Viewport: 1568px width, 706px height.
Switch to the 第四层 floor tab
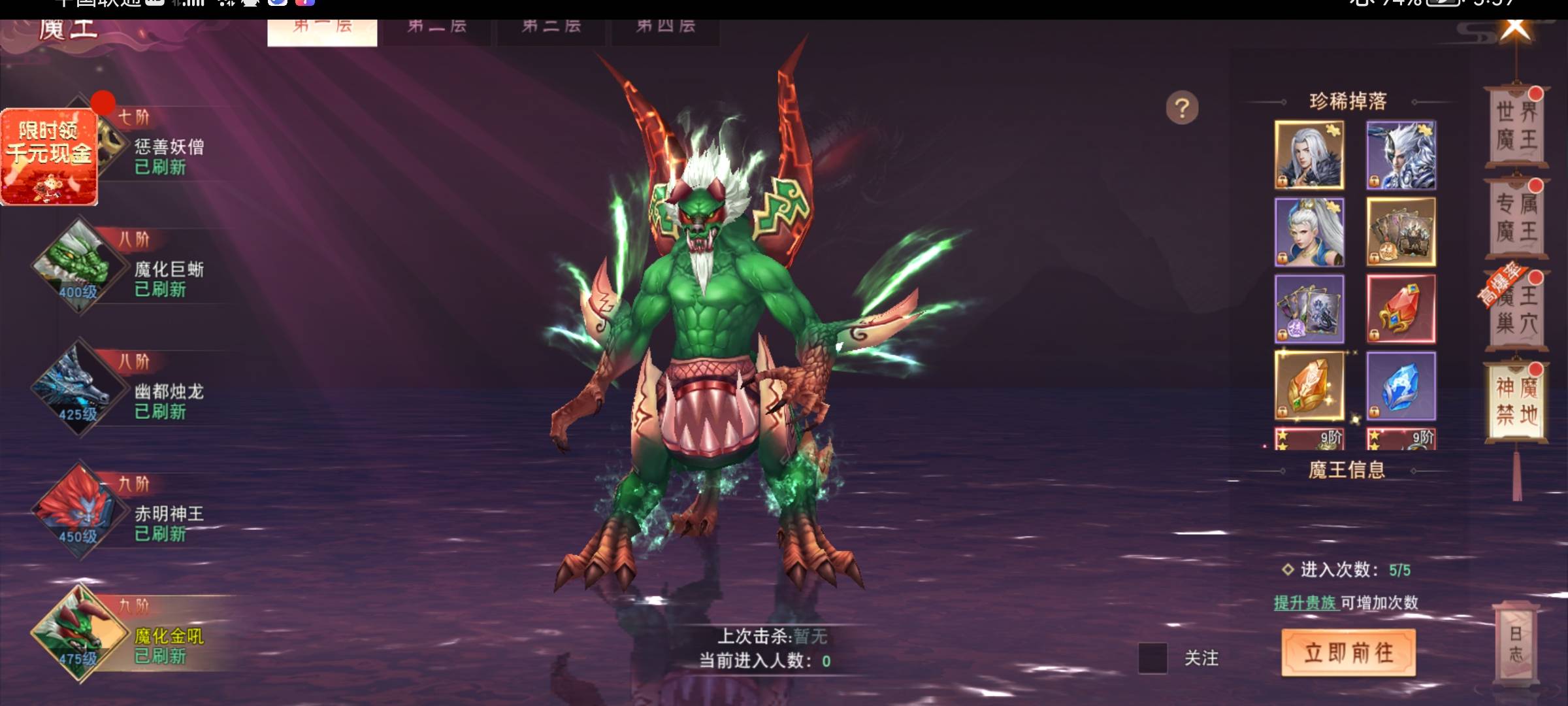pyautogui.click(x=665, y=27)
